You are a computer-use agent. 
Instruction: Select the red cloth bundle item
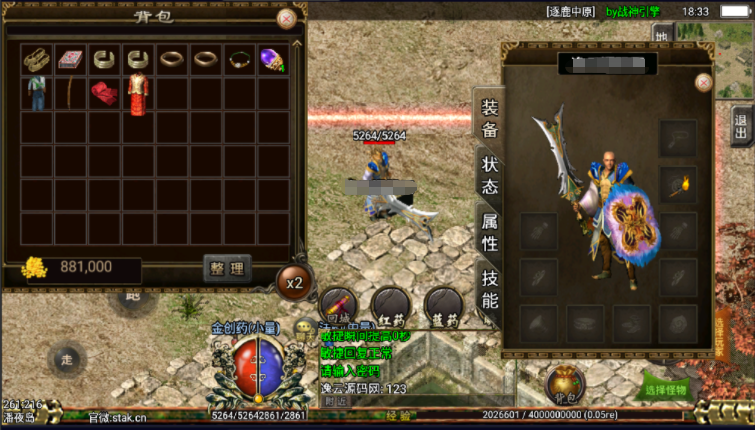(x=104, y=94)
